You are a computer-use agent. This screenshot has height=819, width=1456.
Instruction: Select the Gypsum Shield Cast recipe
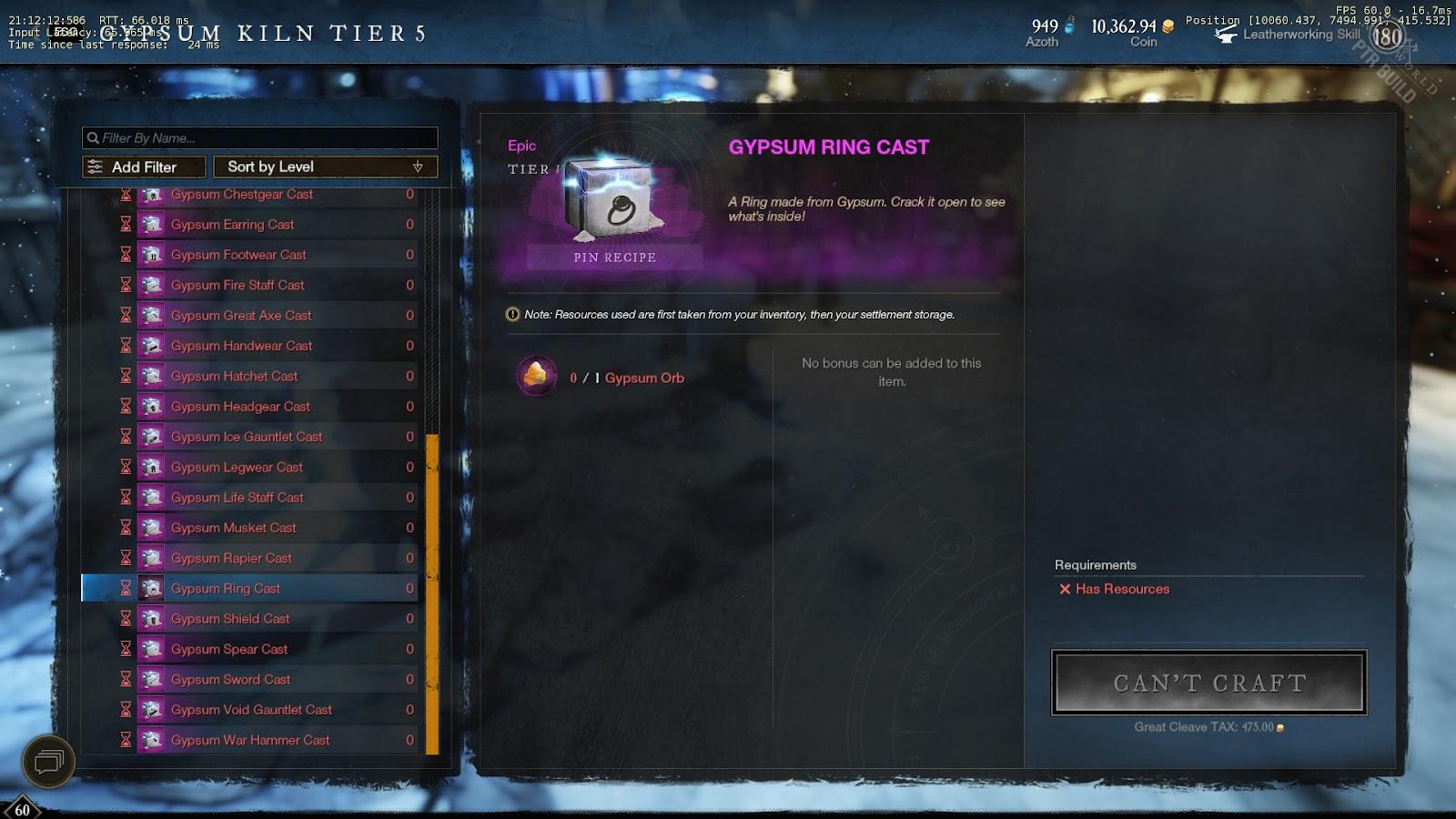click(230, 619)
